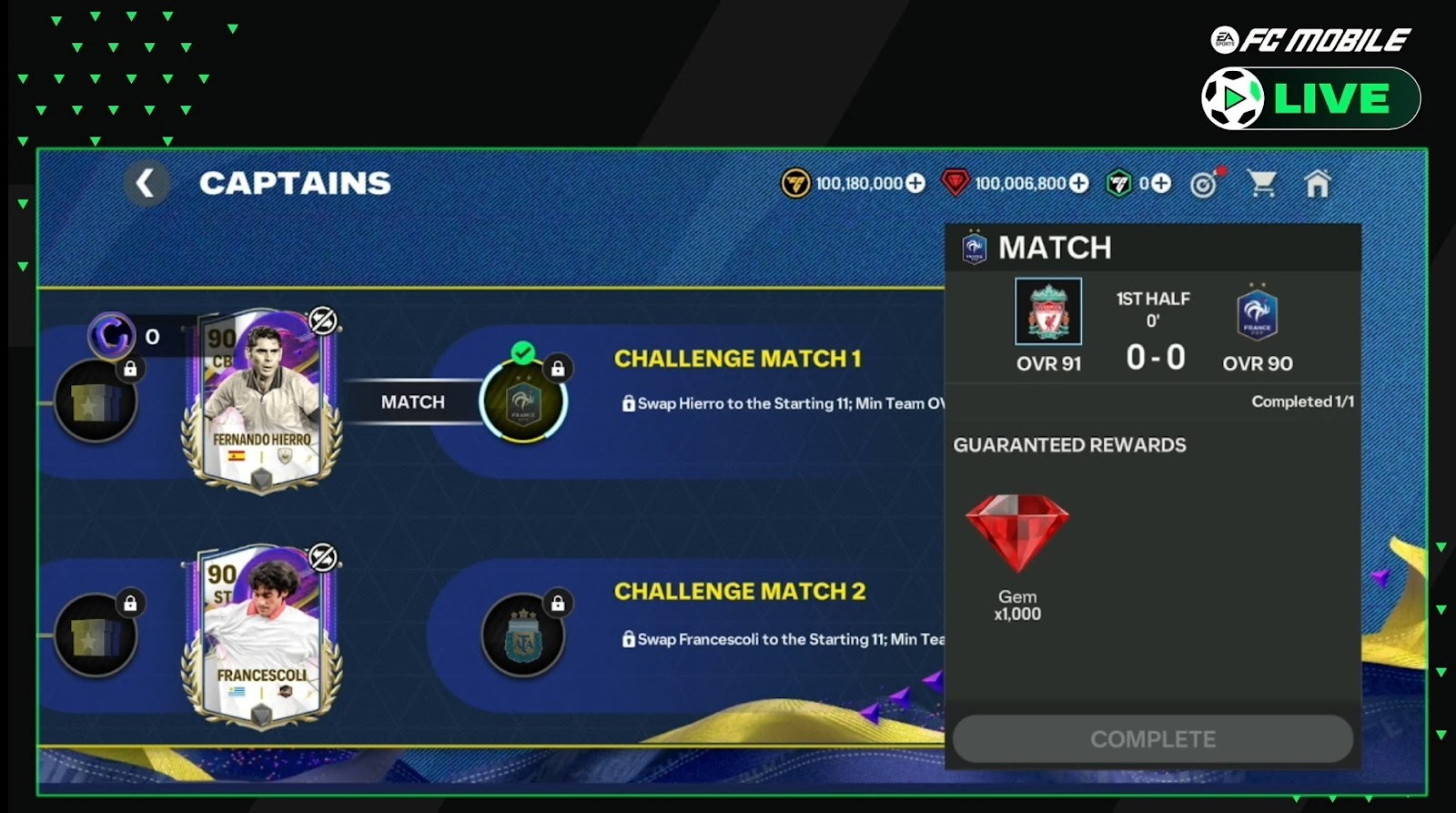1456x813 pixels.
Task: Add gems using the plus beside gem balance
Action: [x=1078, y=183]
